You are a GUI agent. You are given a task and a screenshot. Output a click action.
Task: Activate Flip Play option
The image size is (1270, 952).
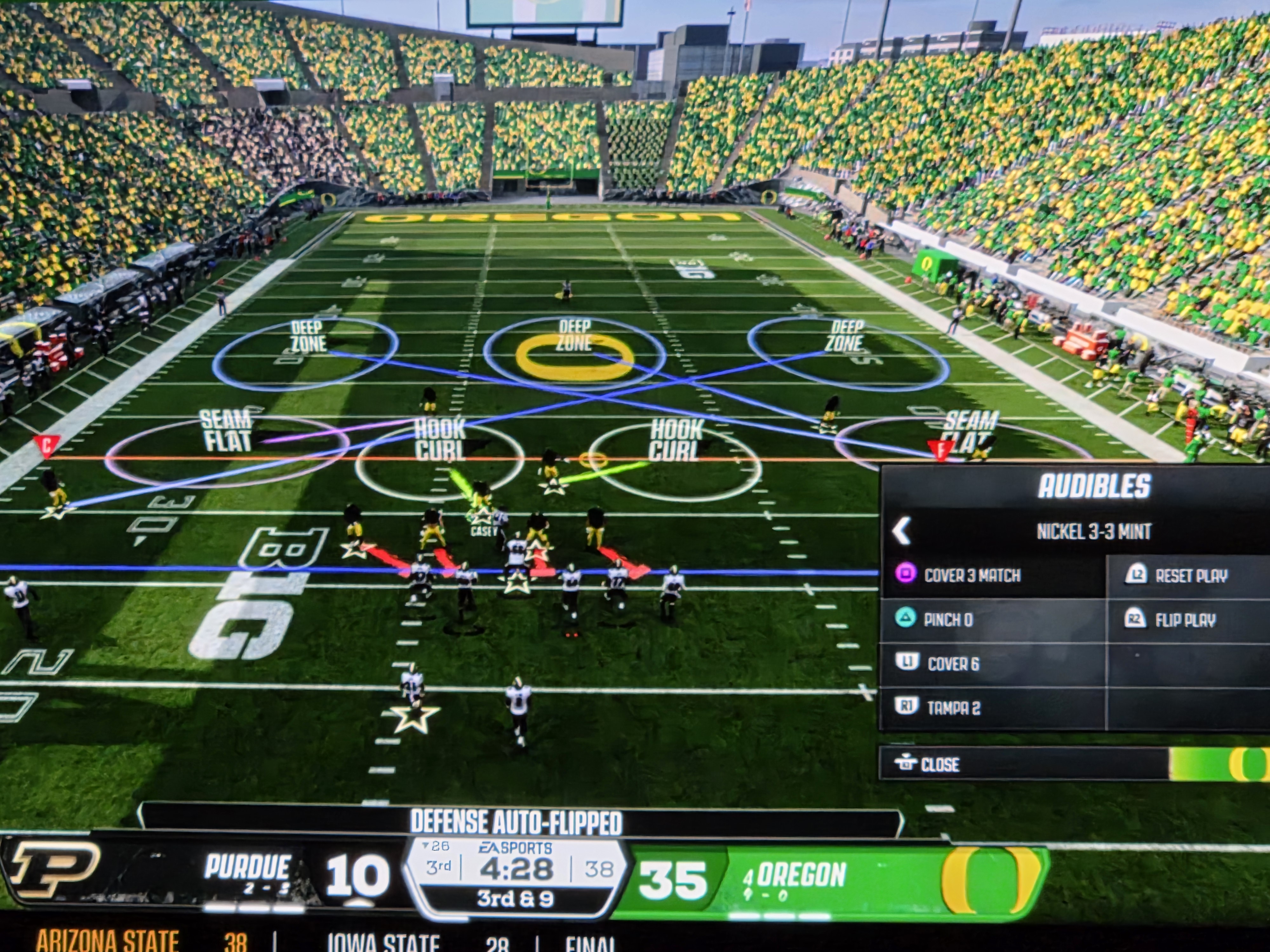(1185, 620)
